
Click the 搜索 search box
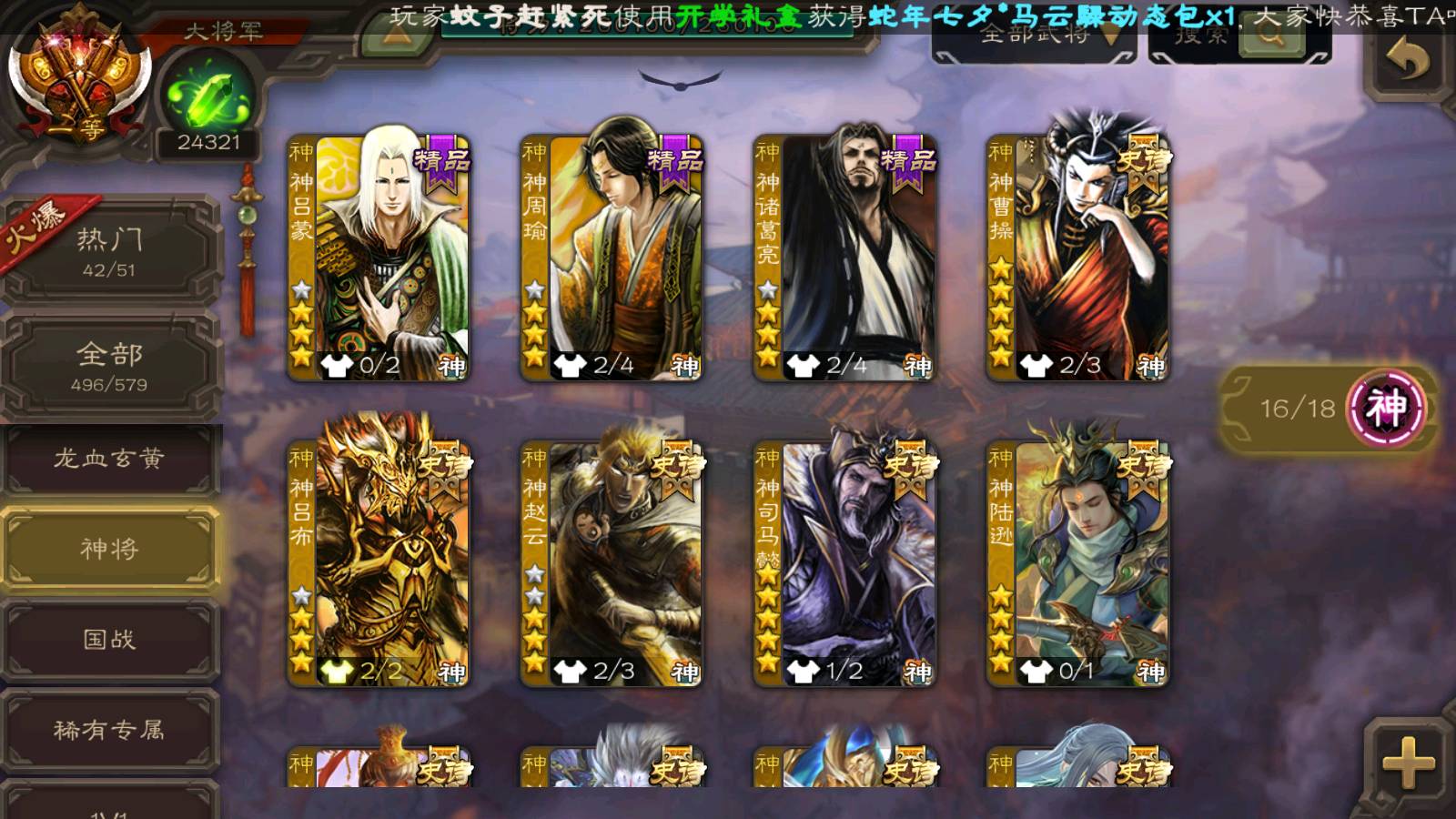[1238, 38]
